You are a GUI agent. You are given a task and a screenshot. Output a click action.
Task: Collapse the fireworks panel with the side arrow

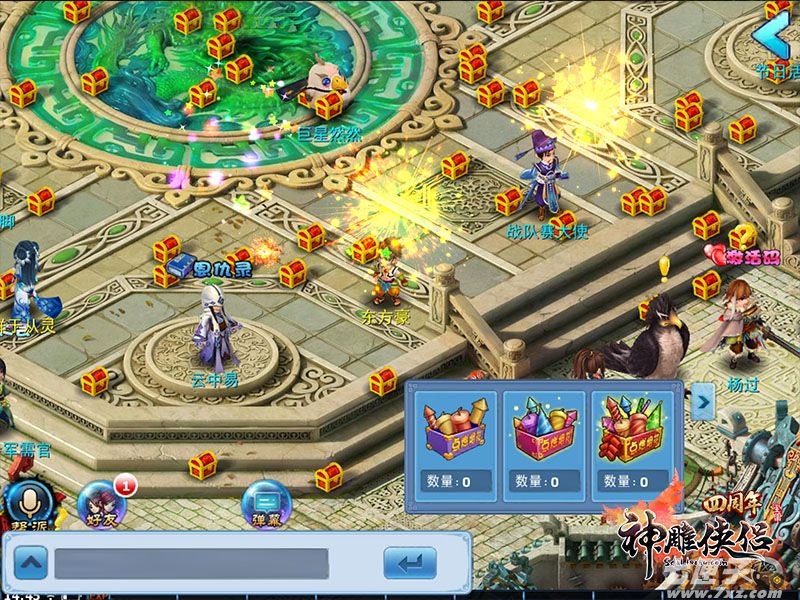[x=704, y=401]
